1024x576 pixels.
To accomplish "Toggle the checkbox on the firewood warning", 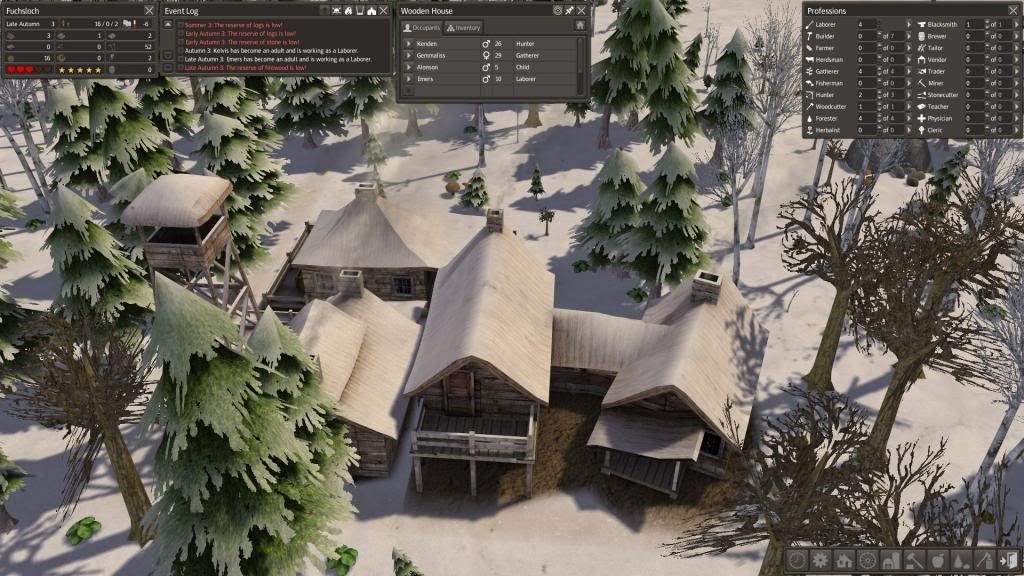I will (180, 66).
